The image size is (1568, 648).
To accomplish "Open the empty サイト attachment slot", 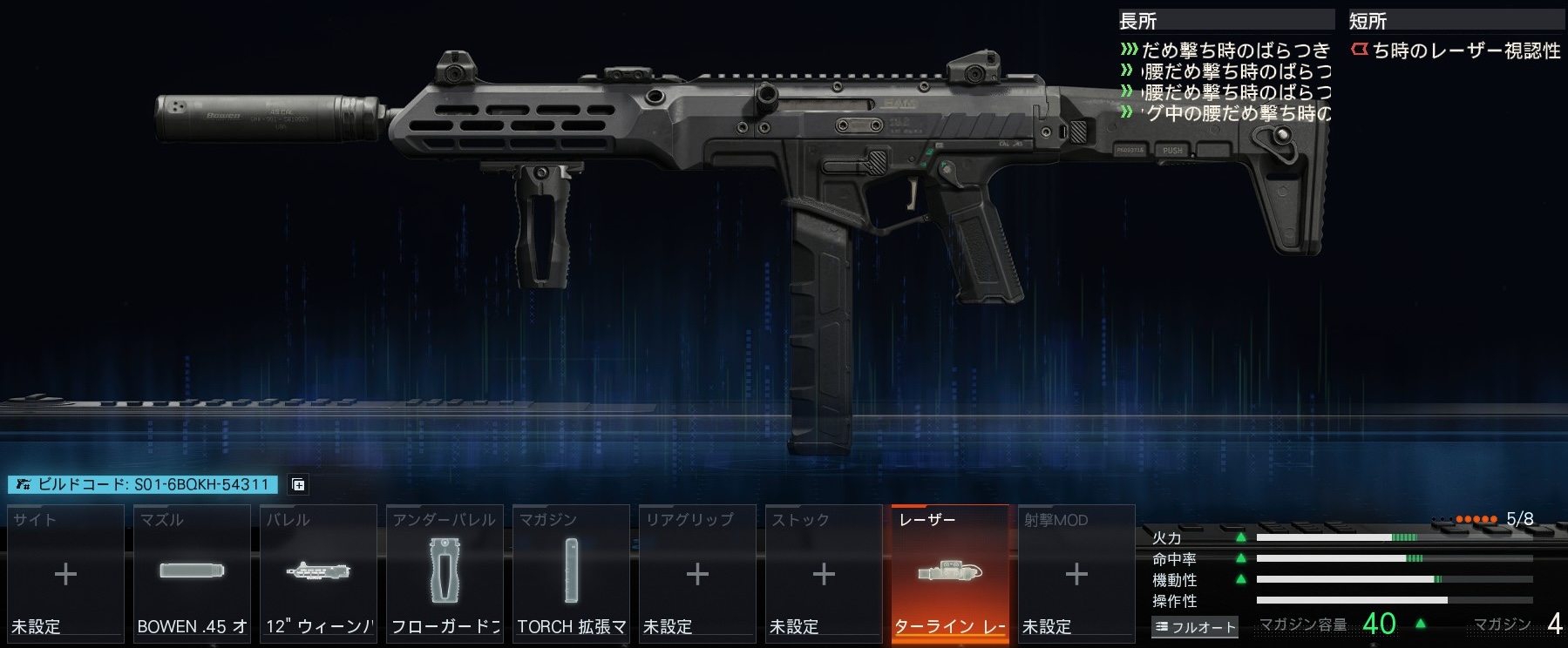I will click(x=65, y=573).
